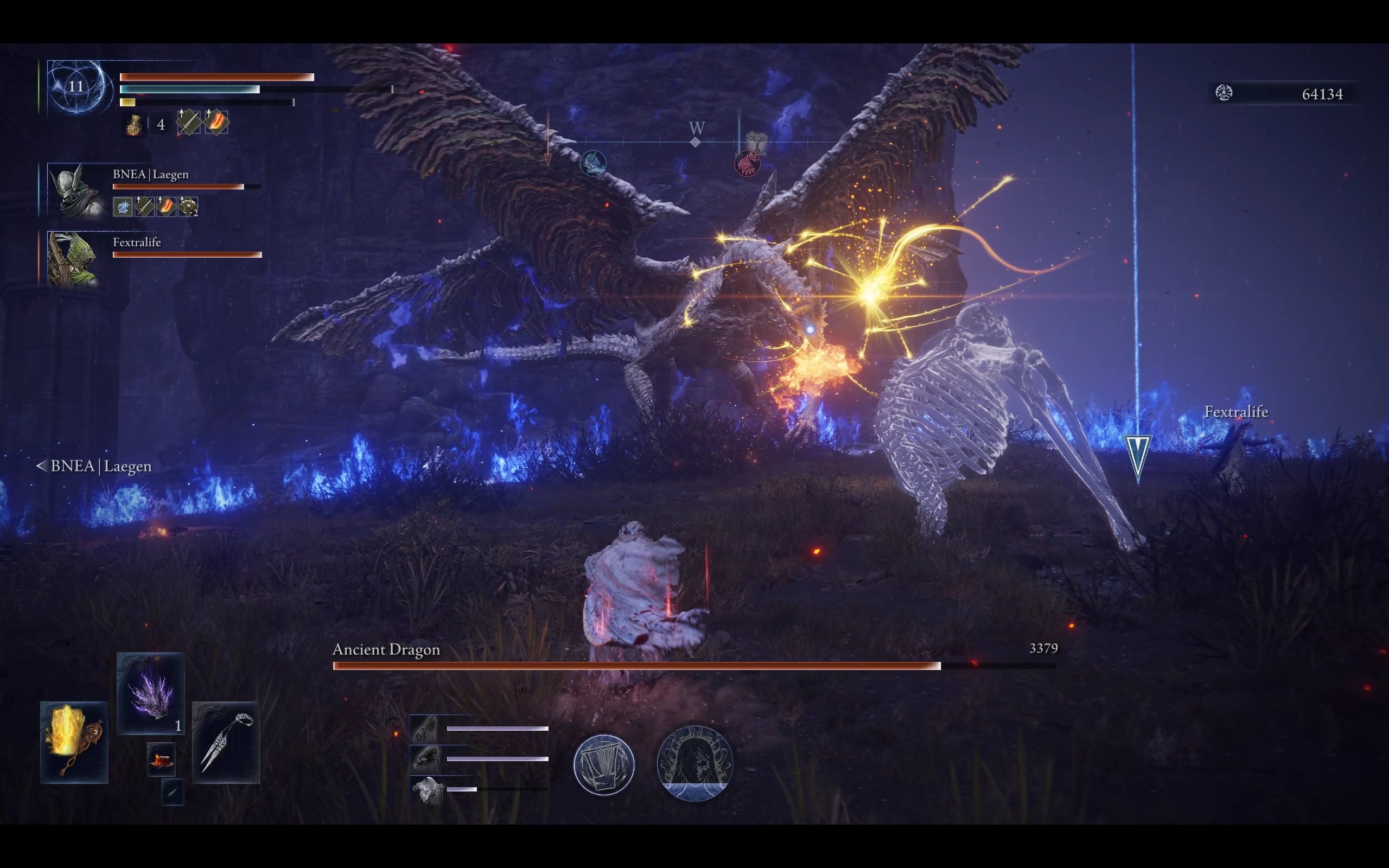The image size is (1389, 868).
Task: Choose the bottom weapon in the armament list
Action: coord(428,790)
